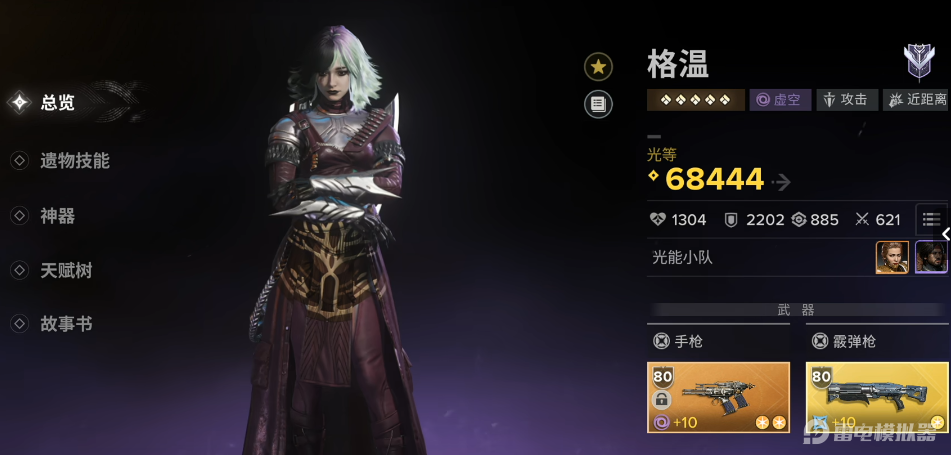Image resolution: width=951 pixels, height=455 pixels.
Task: Toggle the gold star favorite icon
Action: [598, 67]
